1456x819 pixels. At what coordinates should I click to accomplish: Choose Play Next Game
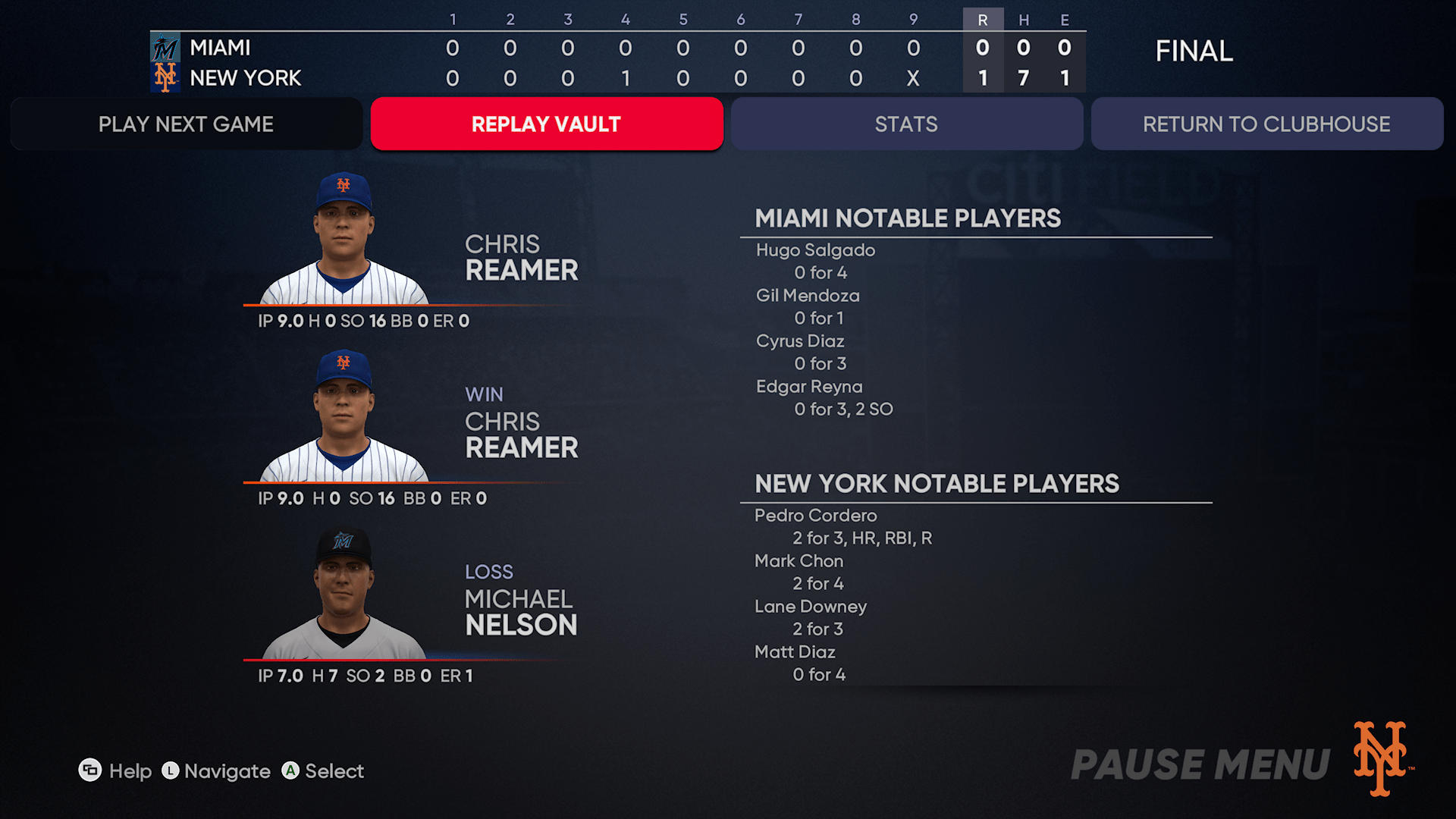(185, 124)
